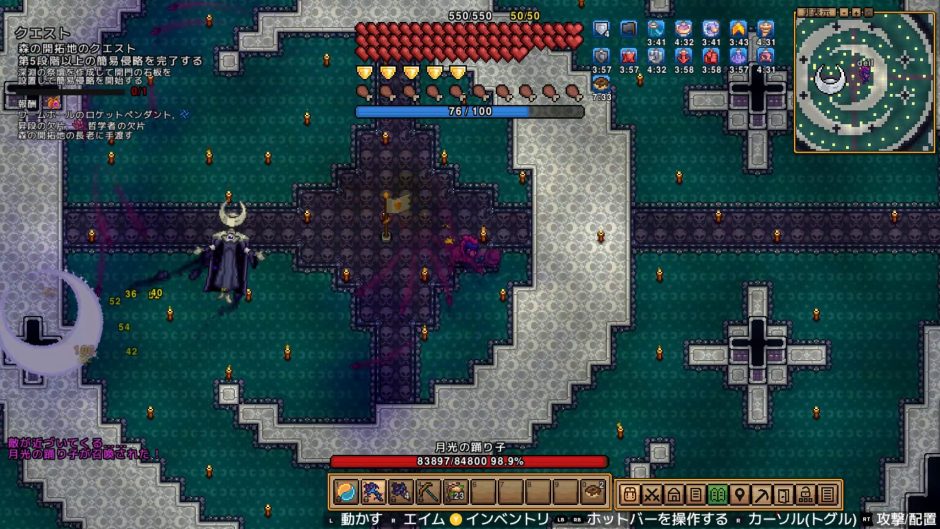Viewport: 940px width, 529px height.
Task: Select the food stack of 23 slot
Action: point(454,492)
